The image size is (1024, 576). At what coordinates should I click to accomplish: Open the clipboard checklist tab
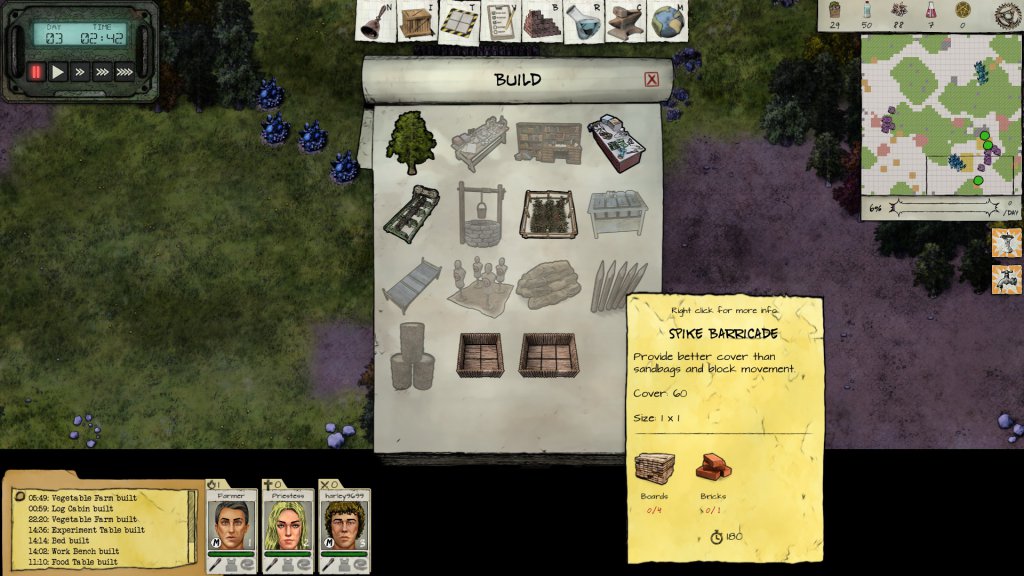tap(498, 22)
